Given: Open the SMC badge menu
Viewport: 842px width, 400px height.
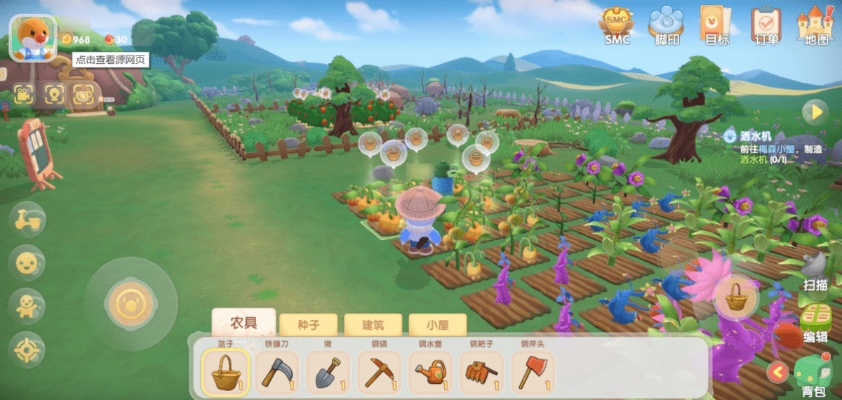Looking at the screenshot, I should (617, 24).
